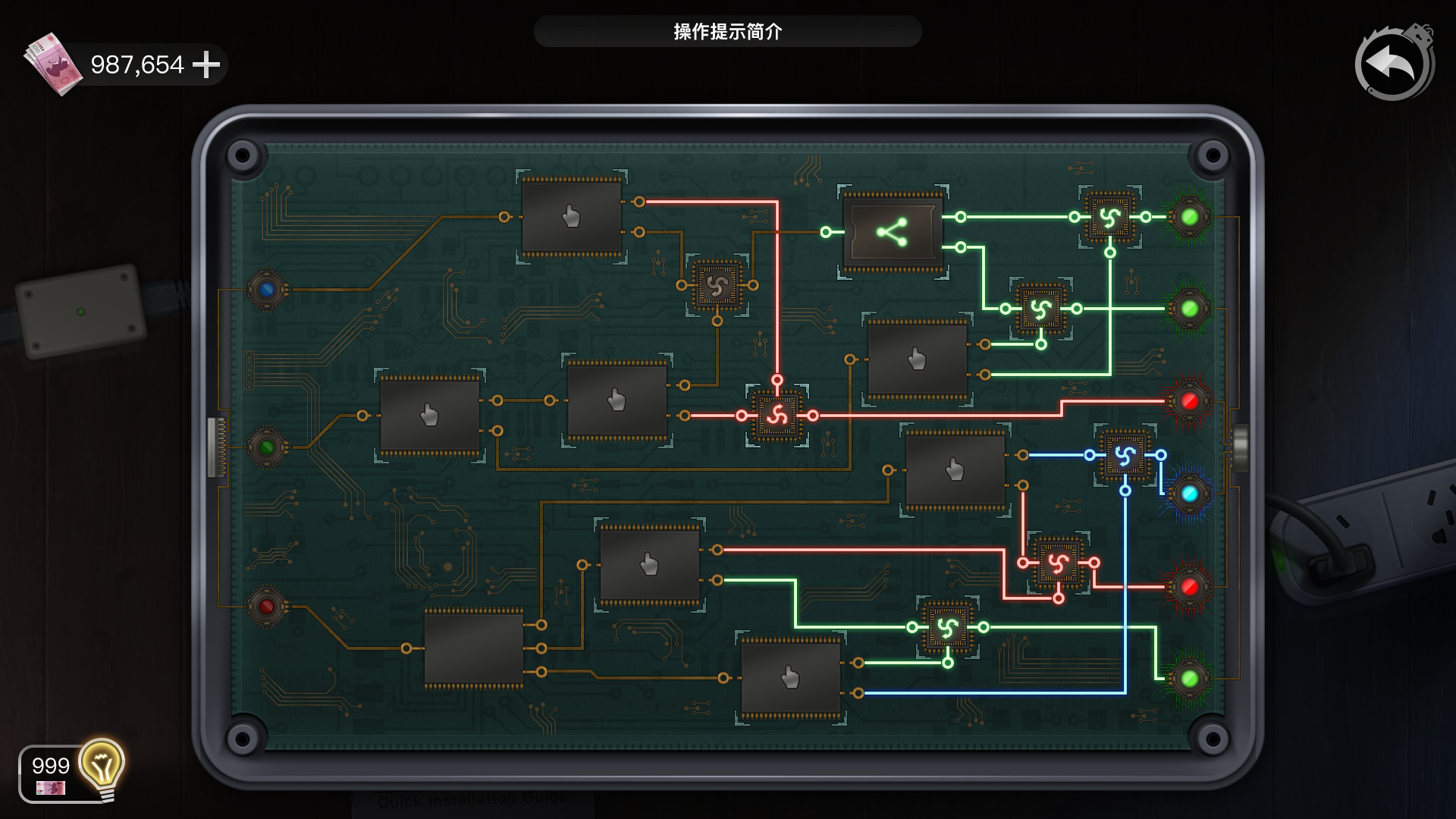Open the 操作提示简介 banner at the top
This screenshot has width=1456, height=819.
(x=727, y=33)
